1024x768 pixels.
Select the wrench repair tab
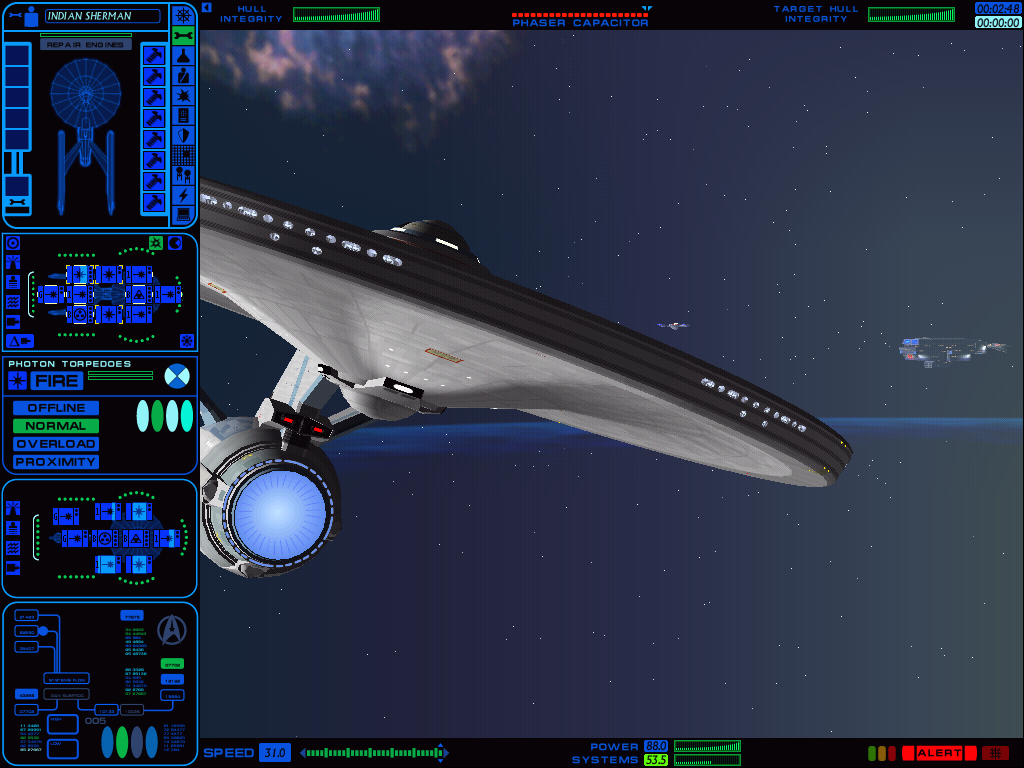183,36
